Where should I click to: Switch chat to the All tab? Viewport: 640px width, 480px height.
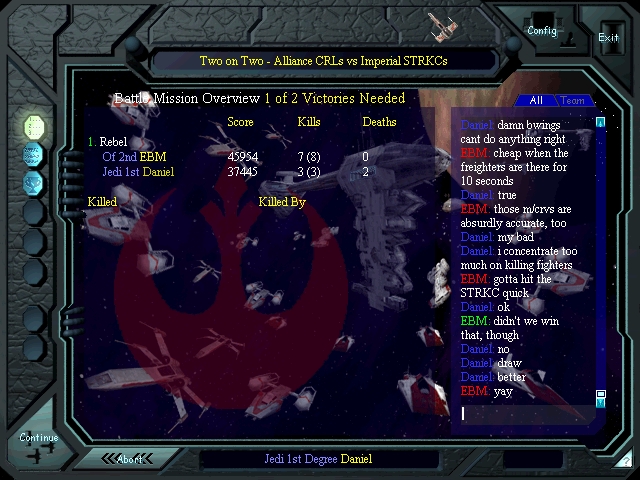coord(536,101)
